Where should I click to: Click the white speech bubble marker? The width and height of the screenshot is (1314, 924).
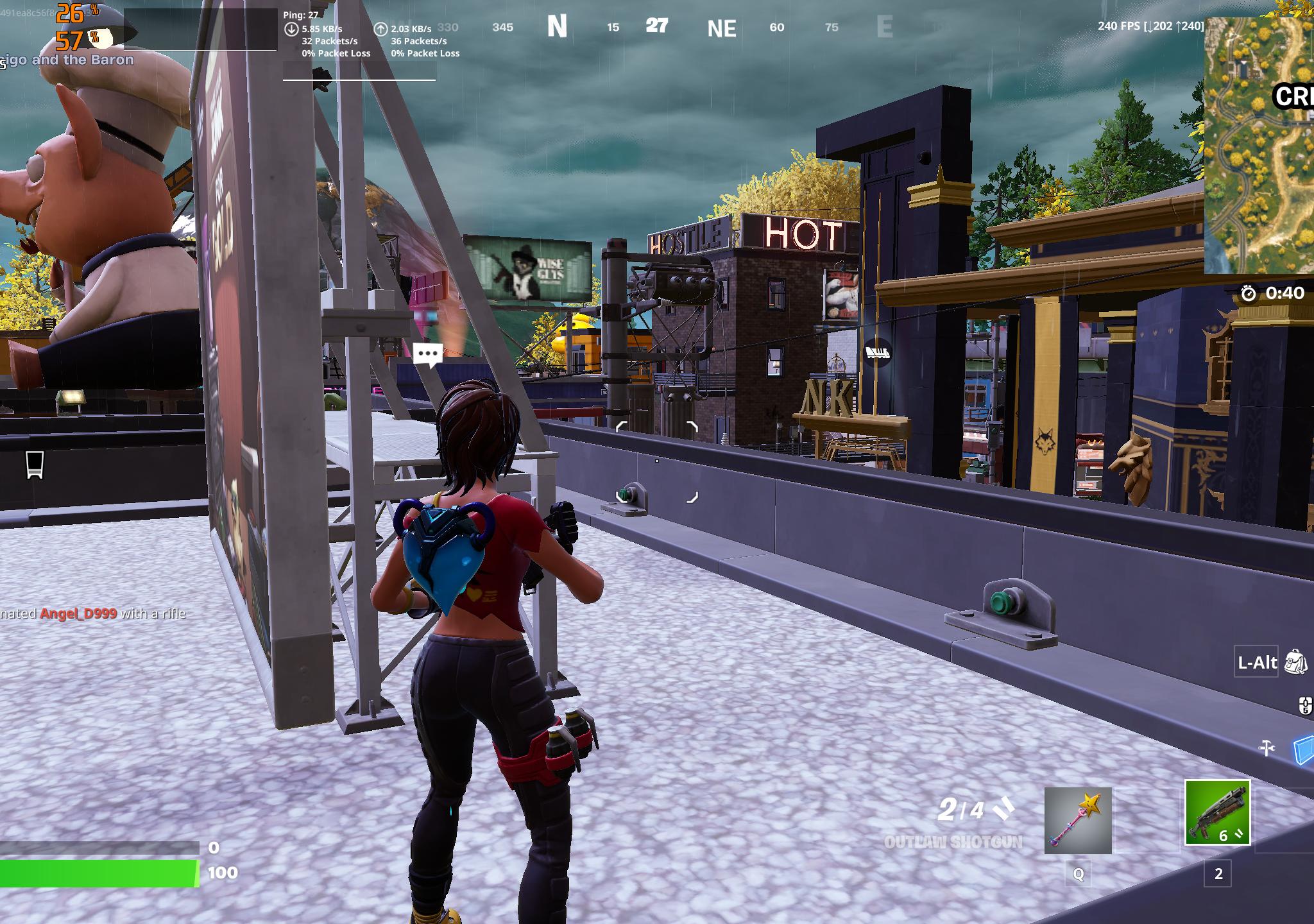click(428, 354)
